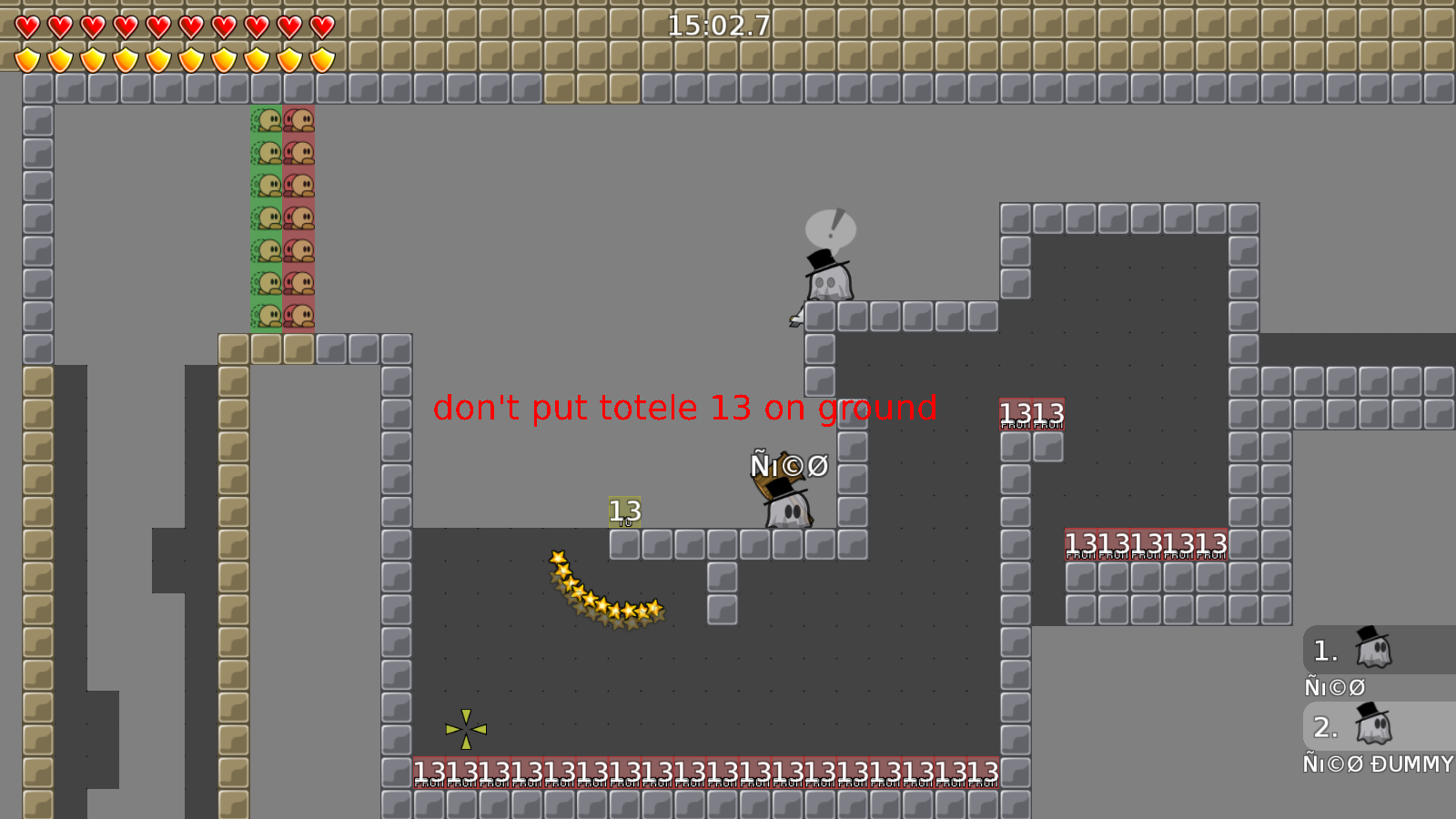The width and height of the screenshot is (1456, 819).
Task: Select the green plus pickup near the bottom
Action: [x=465, y=727]
